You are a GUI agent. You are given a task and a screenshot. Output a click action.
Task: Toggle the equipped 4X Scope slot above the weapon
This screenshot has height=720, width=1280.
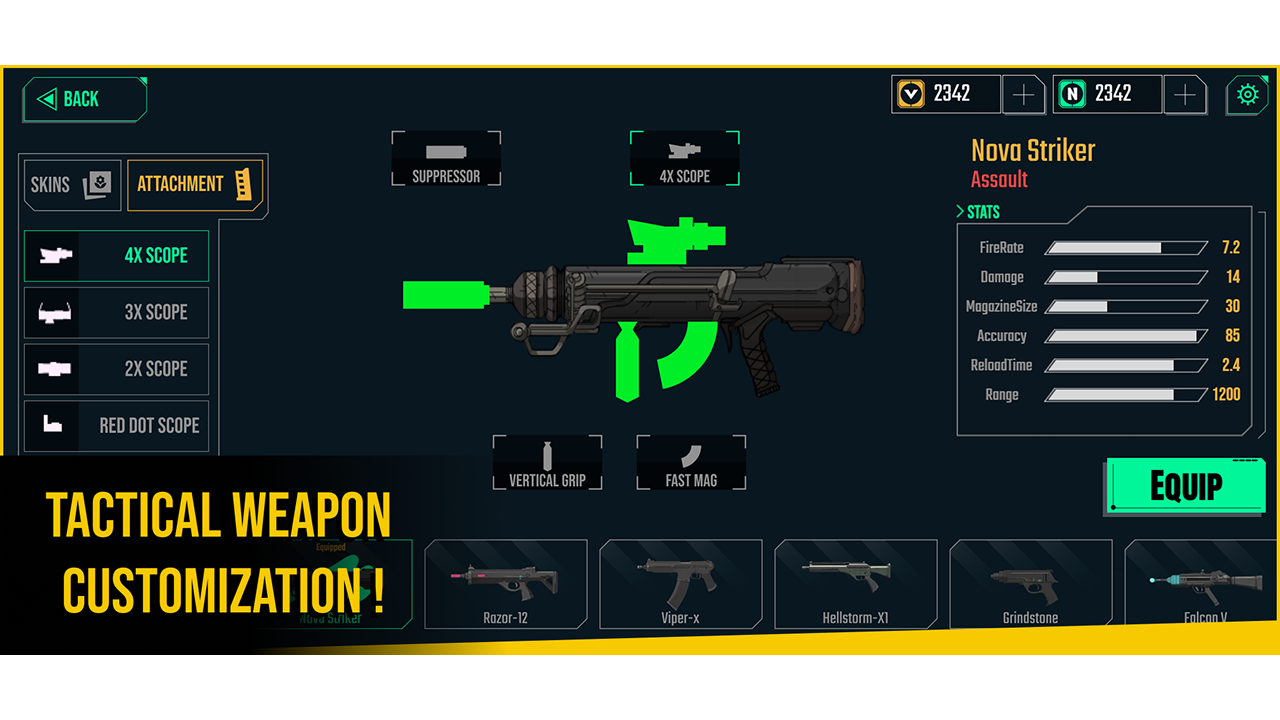point(685,158)
